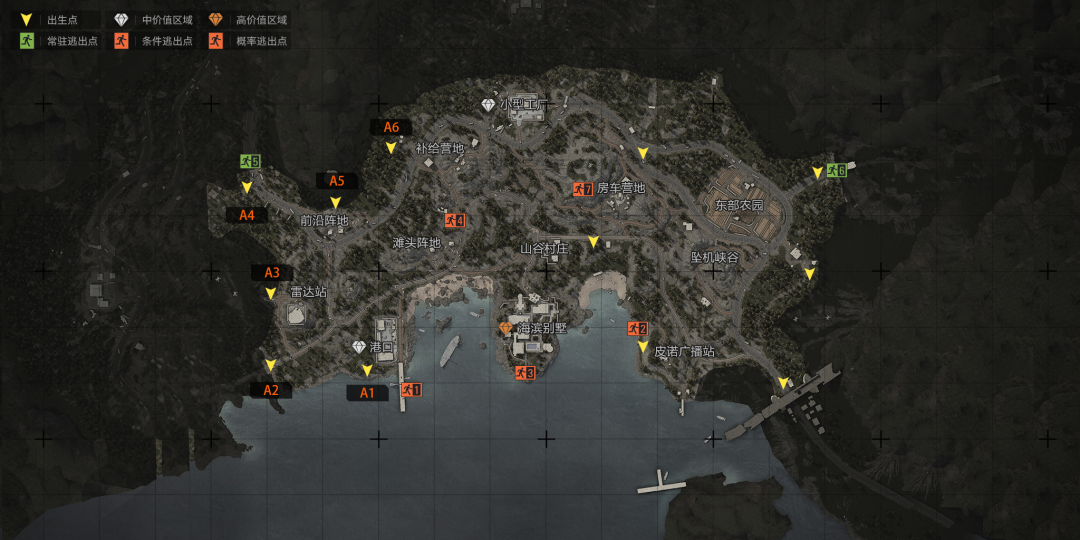Click orange extraction marker 4
1080x540 pixels.
[455, 220]
